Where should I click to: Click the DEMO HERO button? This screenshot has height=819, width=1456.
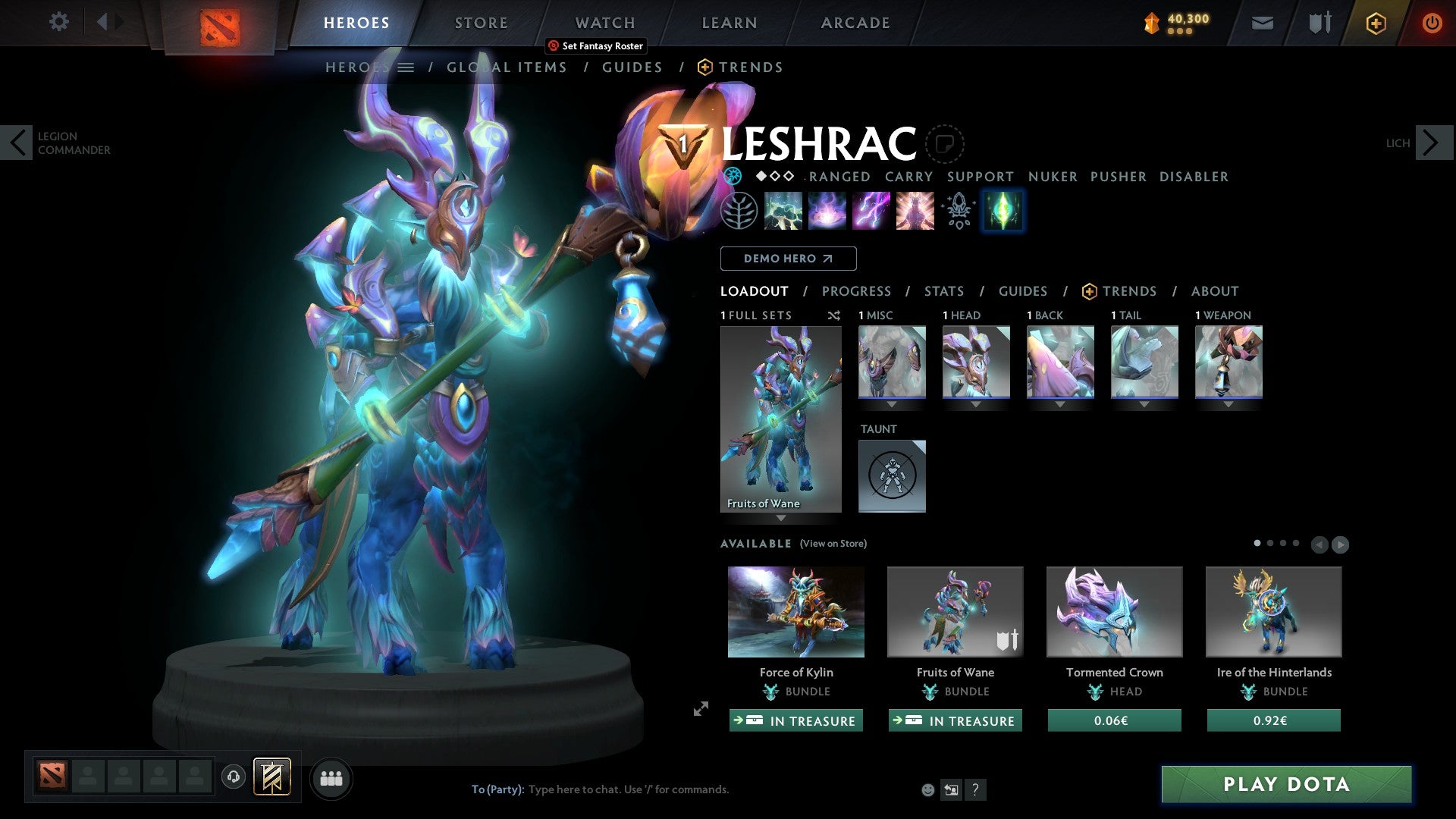click(x=788, y=258)
